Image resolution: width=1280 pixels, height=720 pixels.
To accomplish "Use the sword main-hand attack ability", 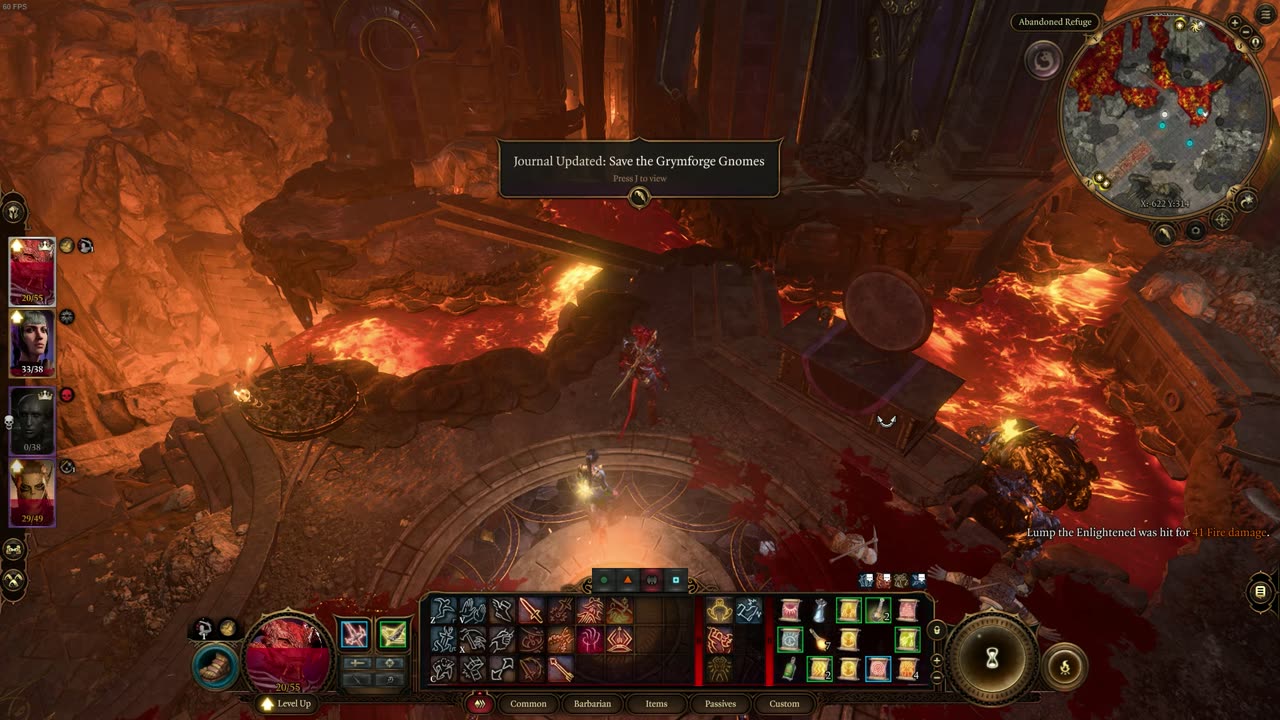I will coord(530,610).
